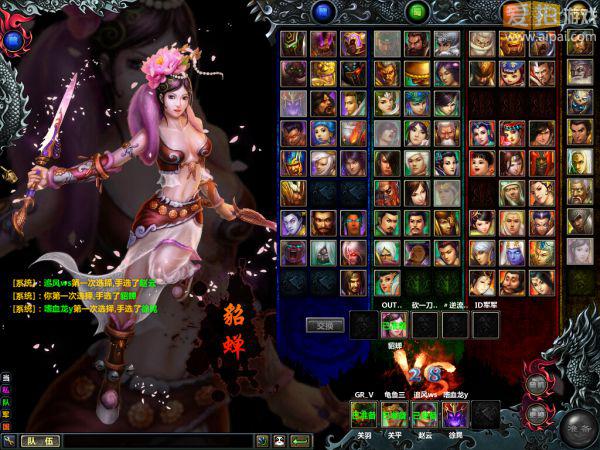Viewport: 600px width, 450px height.
Task: Click the upper round red swirl button
Action: (537, 383)
